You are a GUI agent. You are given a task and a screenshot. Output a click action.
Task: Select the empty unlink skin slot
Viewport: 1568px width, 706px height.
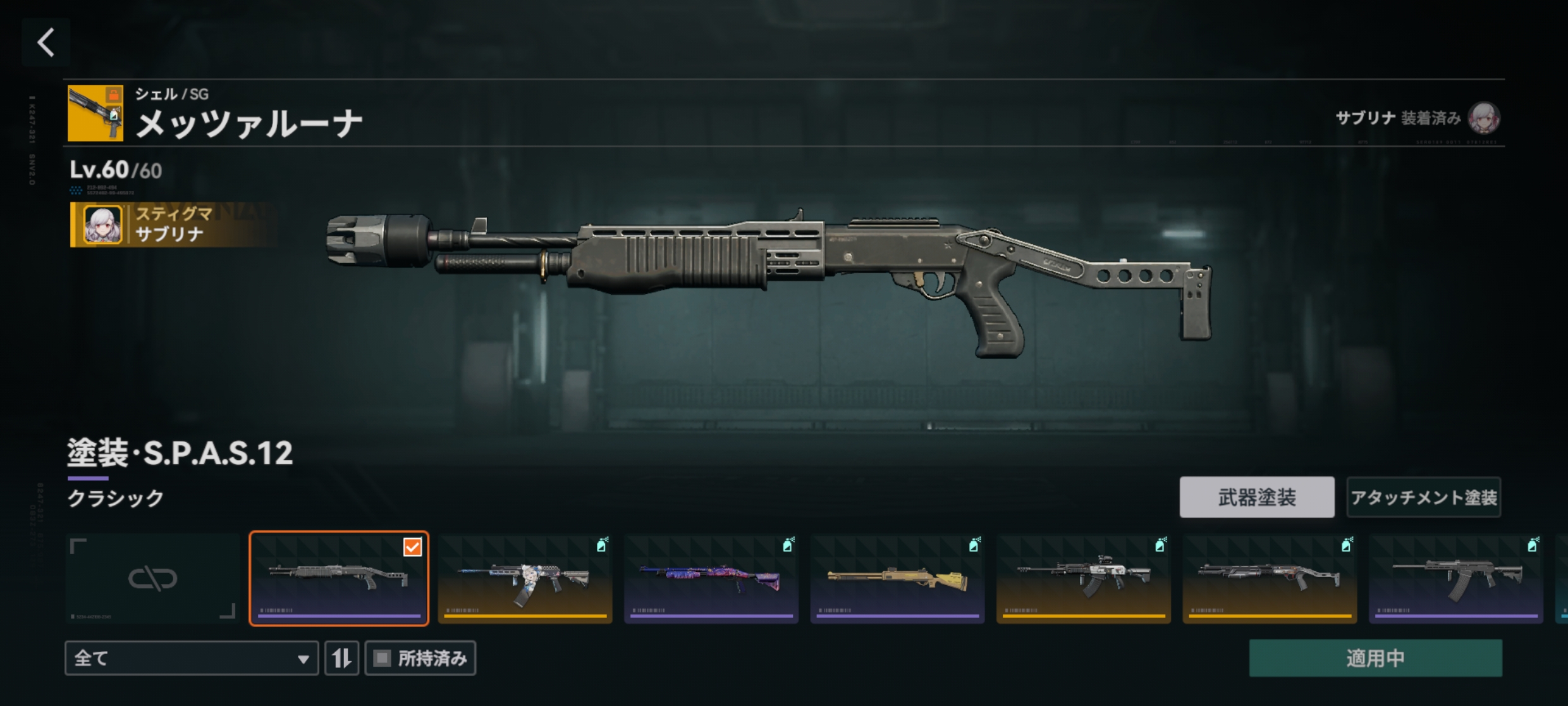point(152,578)
